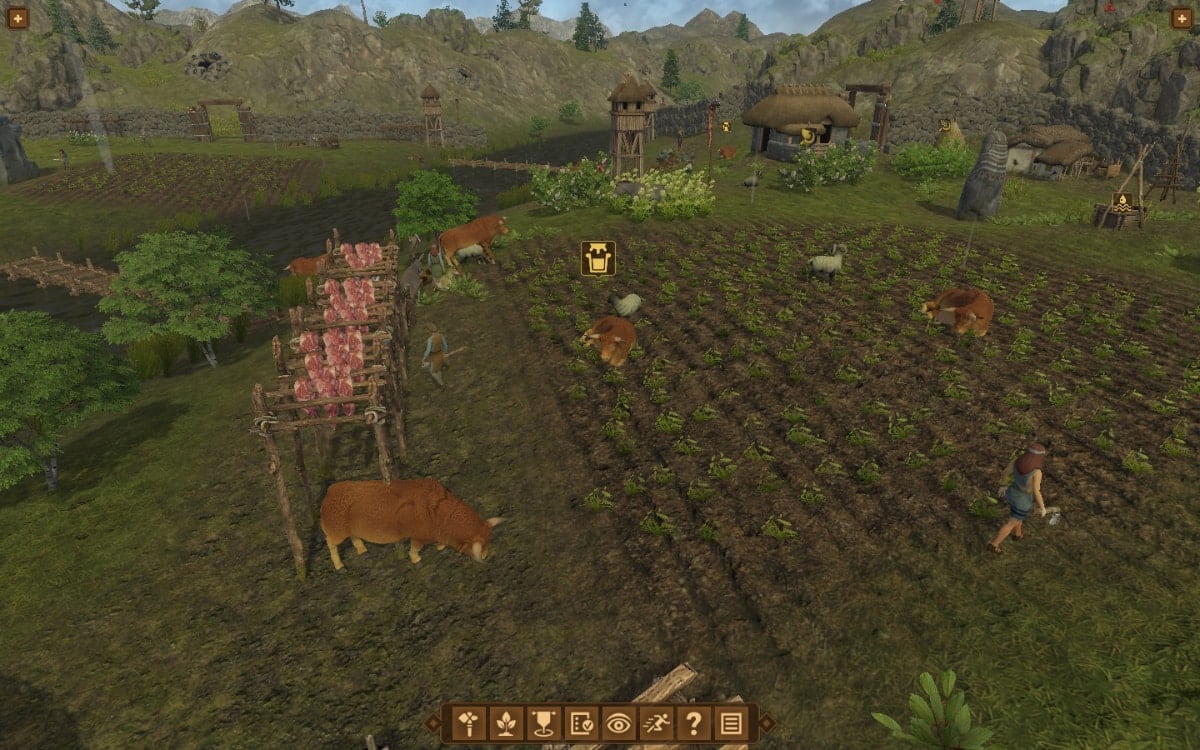Expand the top-left plus panel
This screenshot has width=1200, height=750.
[17, 17]
